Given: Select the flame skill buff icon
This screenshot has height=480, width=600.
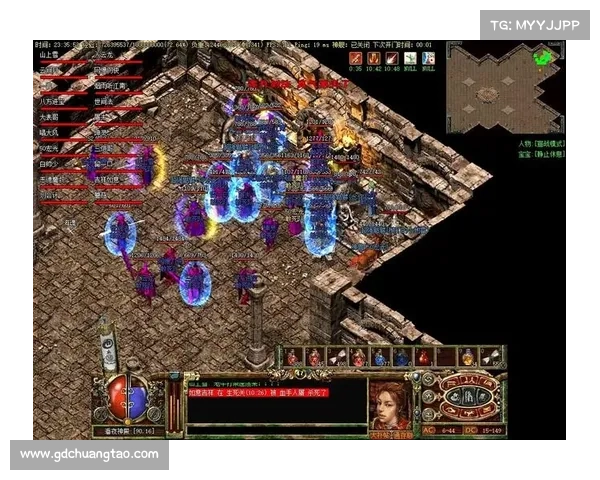Looking at the screenshot, I should click(x=373, y=58).
